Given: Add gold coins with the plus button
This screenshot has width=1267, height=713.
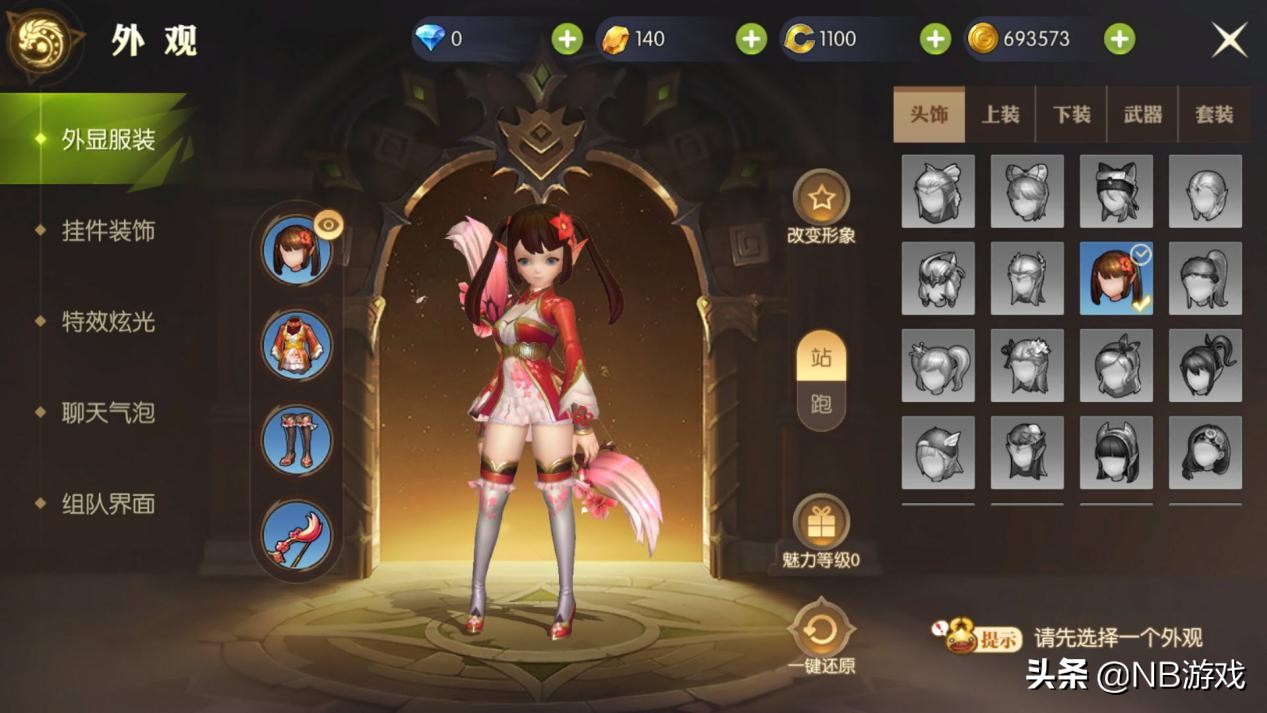Looking at the screenshot, I should (1119, 39).
